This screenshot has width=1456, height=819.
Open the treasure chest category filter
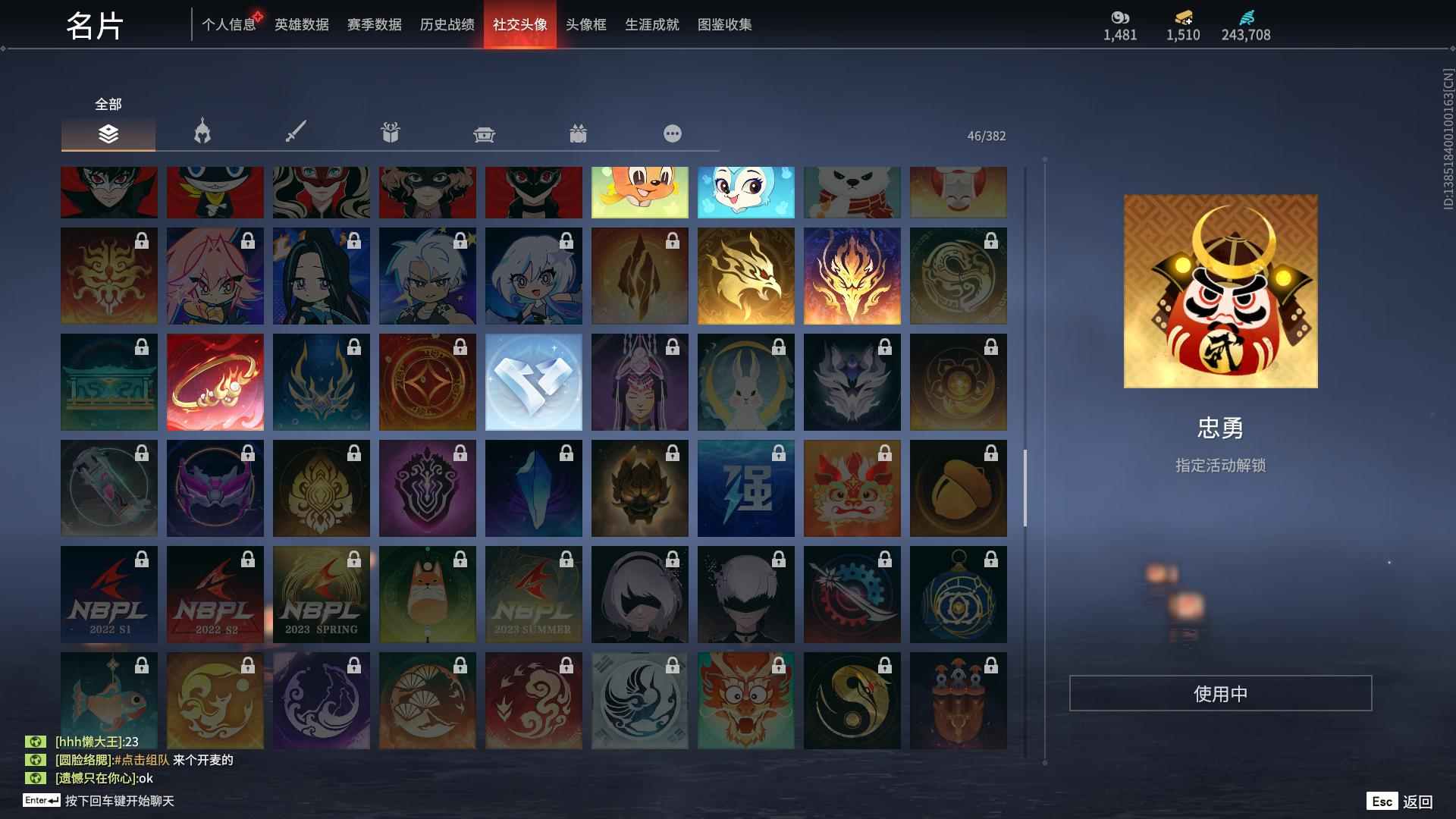coord(484,133)
